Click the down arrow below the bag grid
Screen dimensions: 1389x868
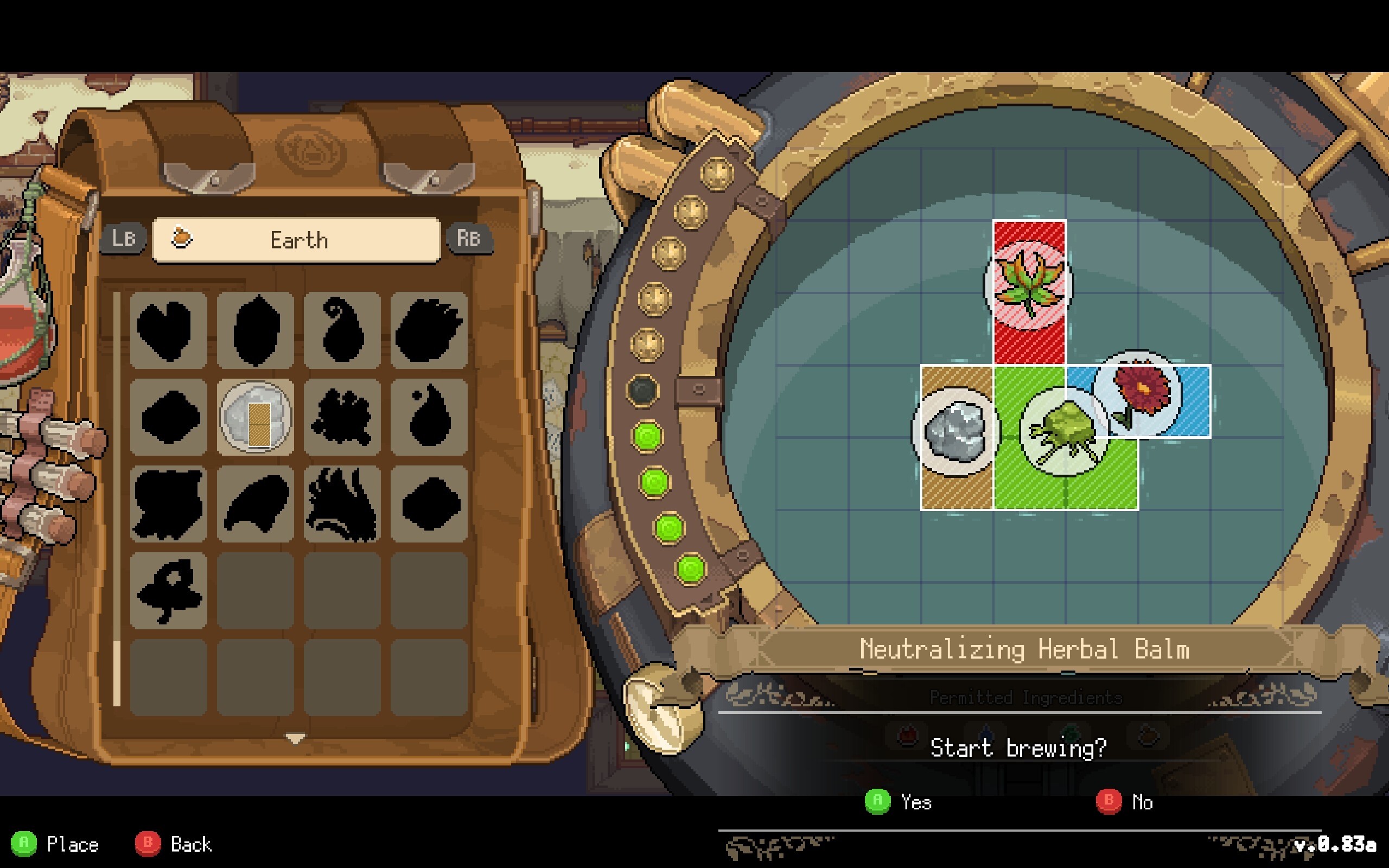pos(296,738)
